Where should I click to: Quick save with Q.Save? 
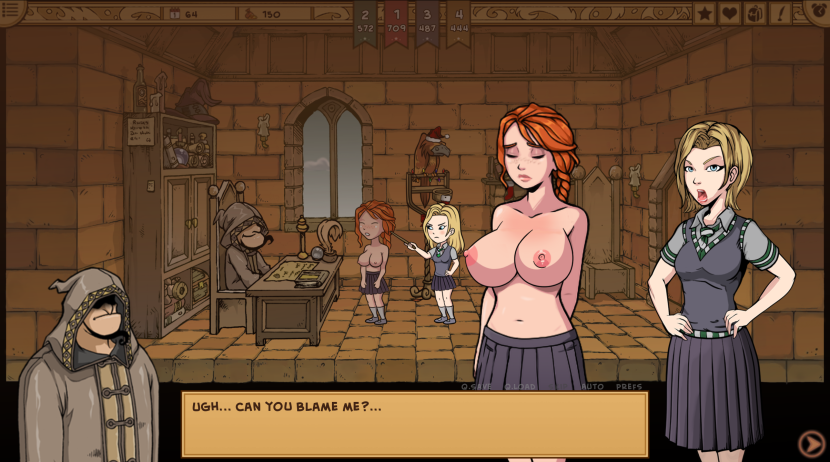(x=476, y=386)
